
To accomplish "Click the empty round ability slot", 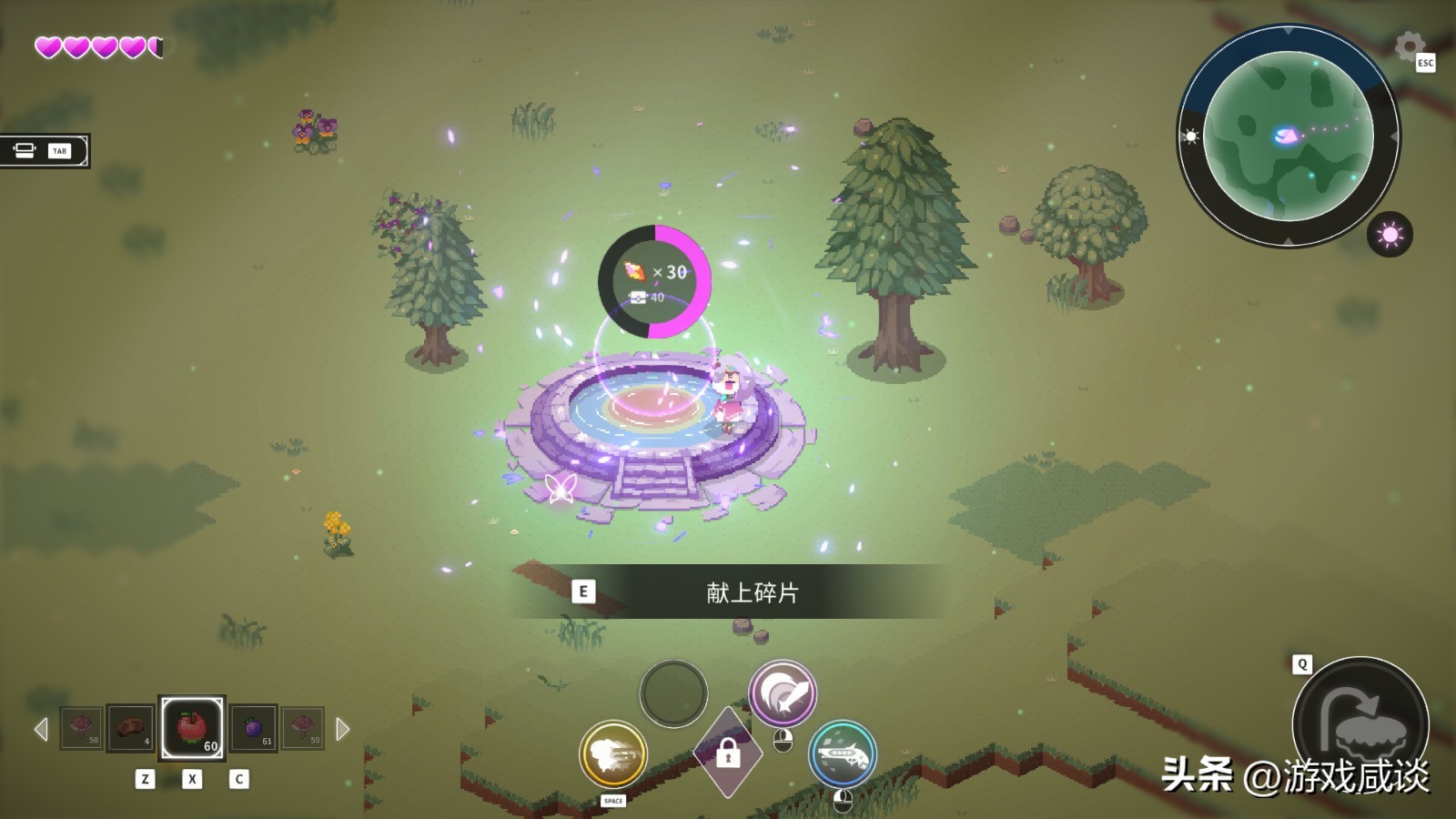I will coord(673,693).
